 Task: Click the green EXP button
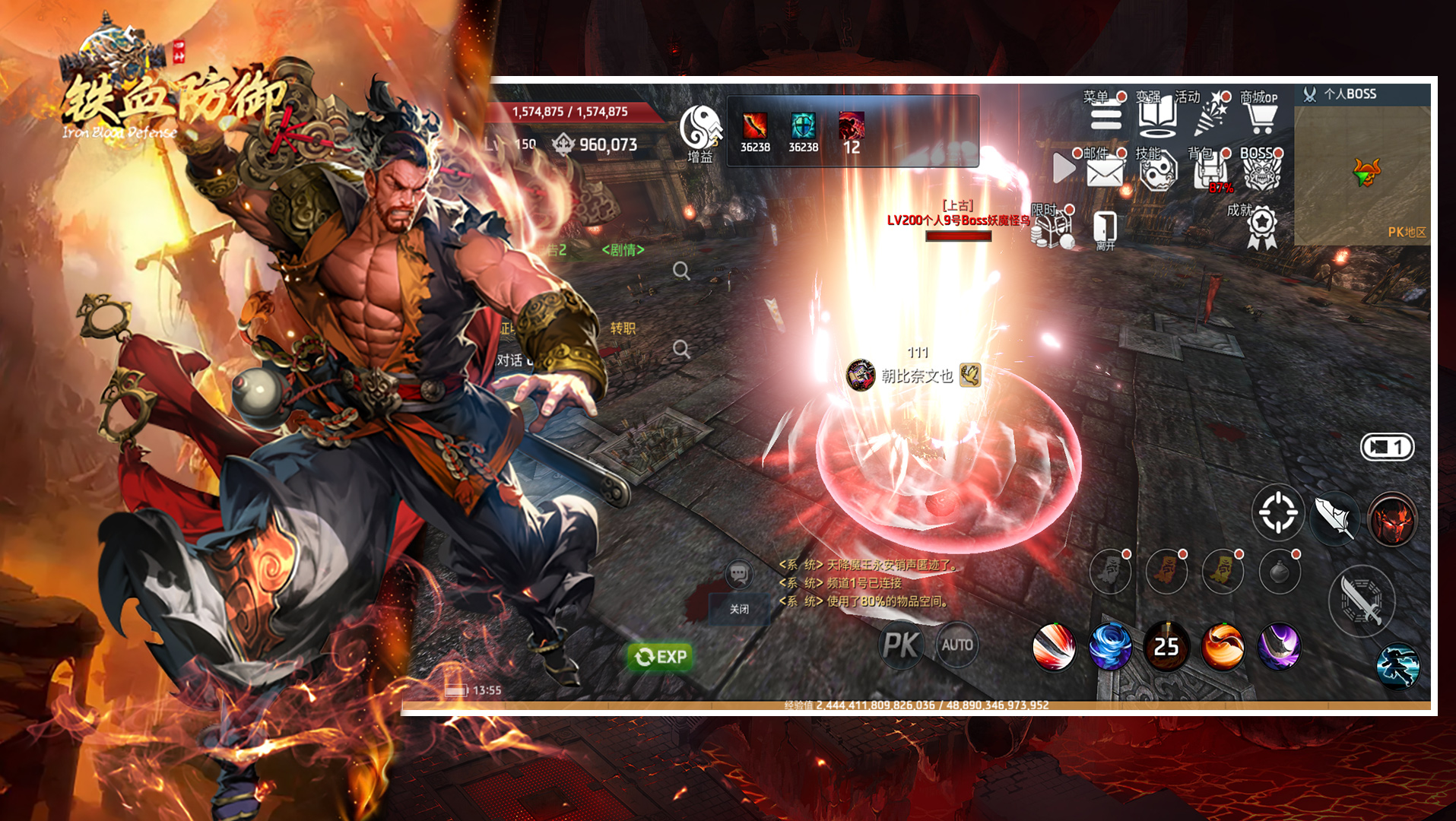coord(660,656)
